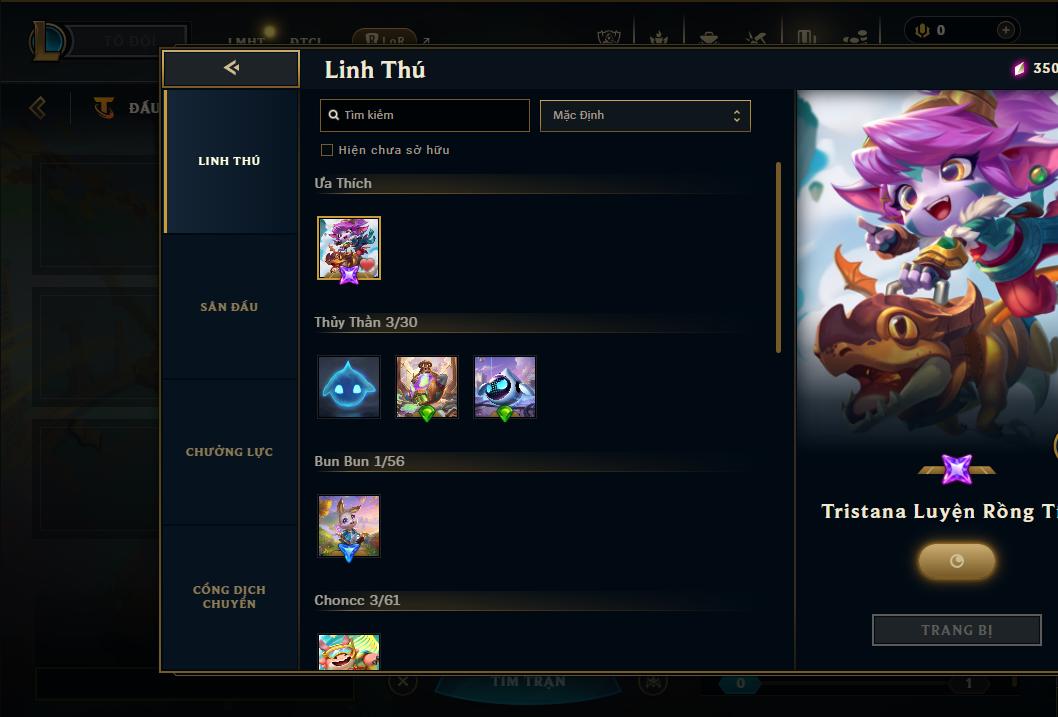The height and width of the screenshot is (717, 1058).
Task: Select the Choncc little legend thumbnail
Action: pyautogui.click(x=349, y=652)
